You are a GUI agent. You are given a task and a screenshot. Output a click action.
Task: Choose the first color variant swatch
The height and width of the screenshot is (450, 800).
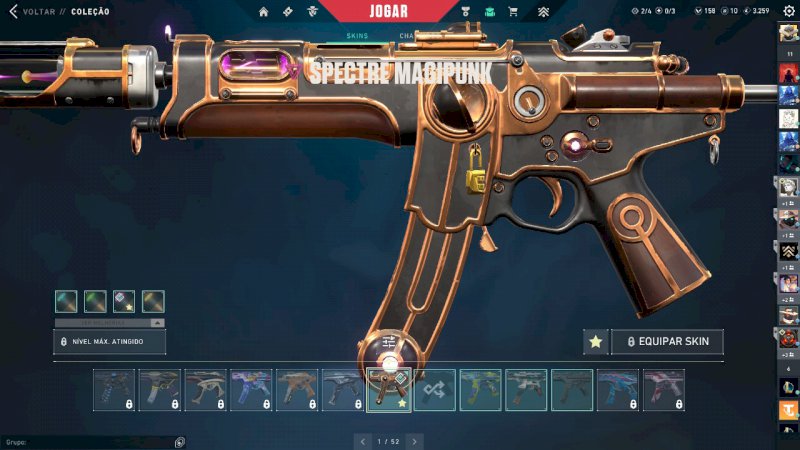pos(66,301)
